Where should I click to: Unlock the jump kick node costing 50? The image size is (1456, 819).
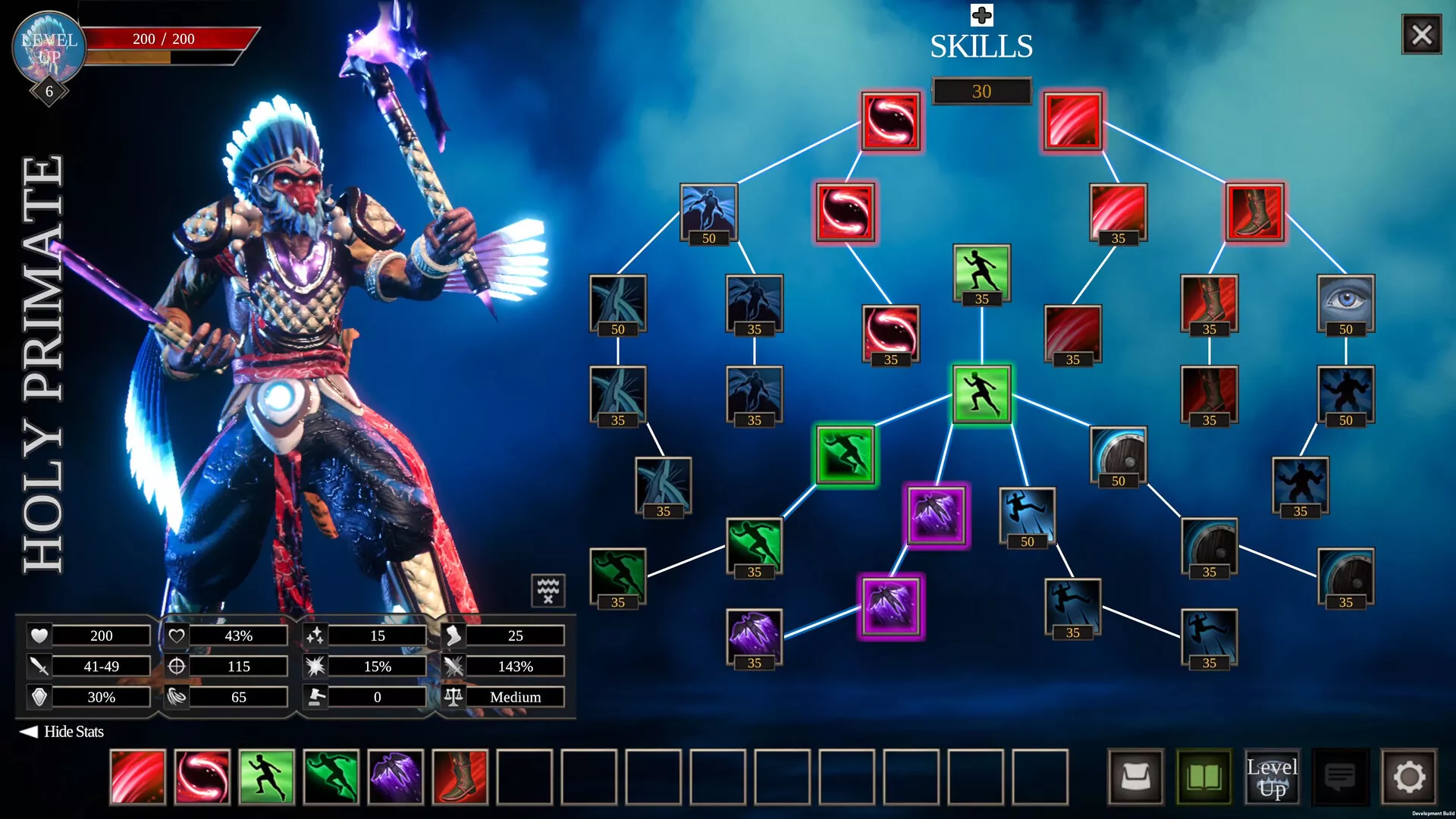point(1027,514)
